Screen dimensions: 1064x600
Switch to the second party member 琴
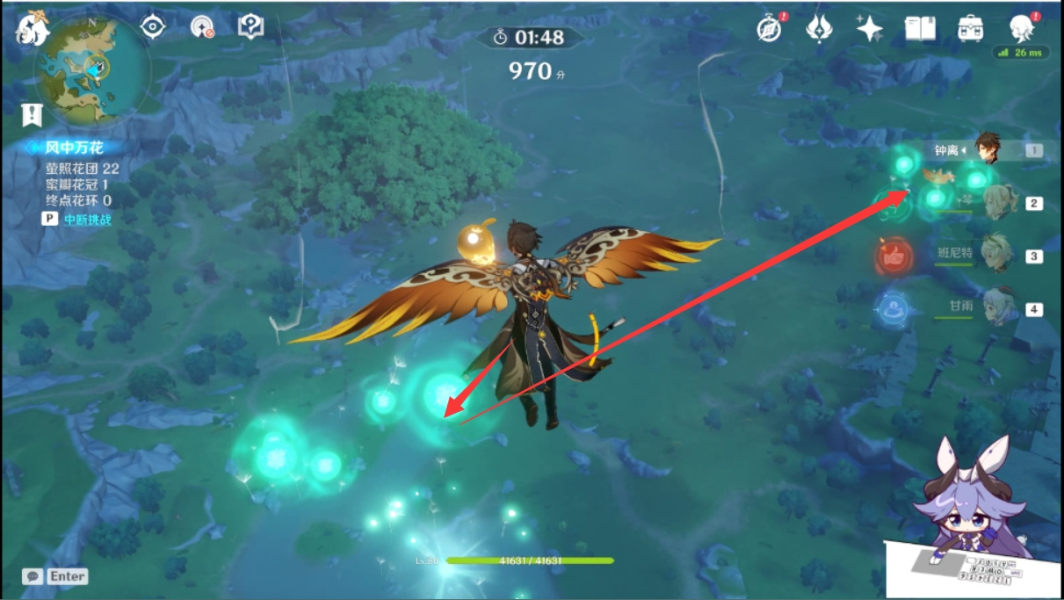click(996, 202)
